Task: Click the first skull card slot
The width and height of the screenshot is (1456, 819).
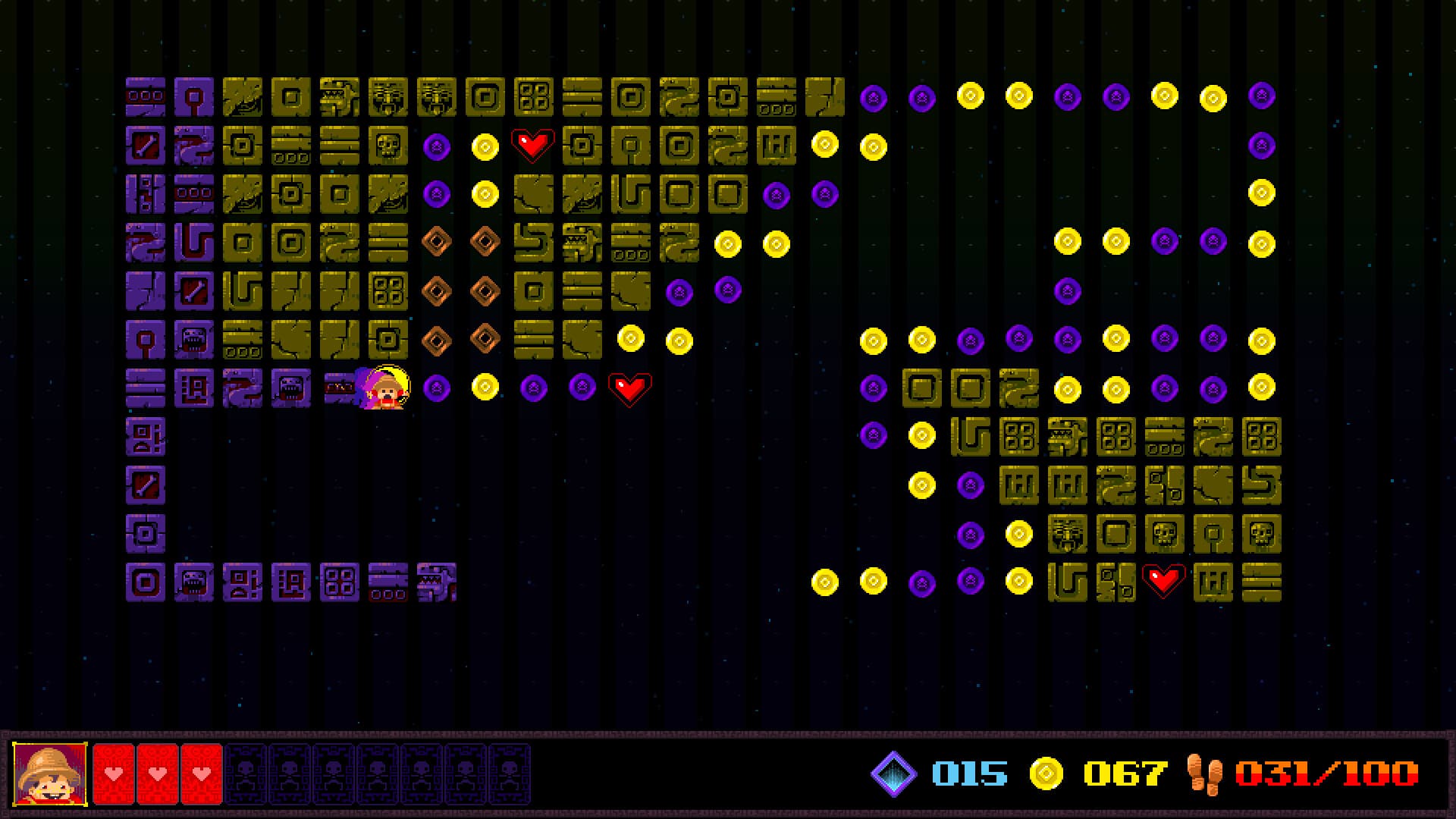Action: coord(244,774)
